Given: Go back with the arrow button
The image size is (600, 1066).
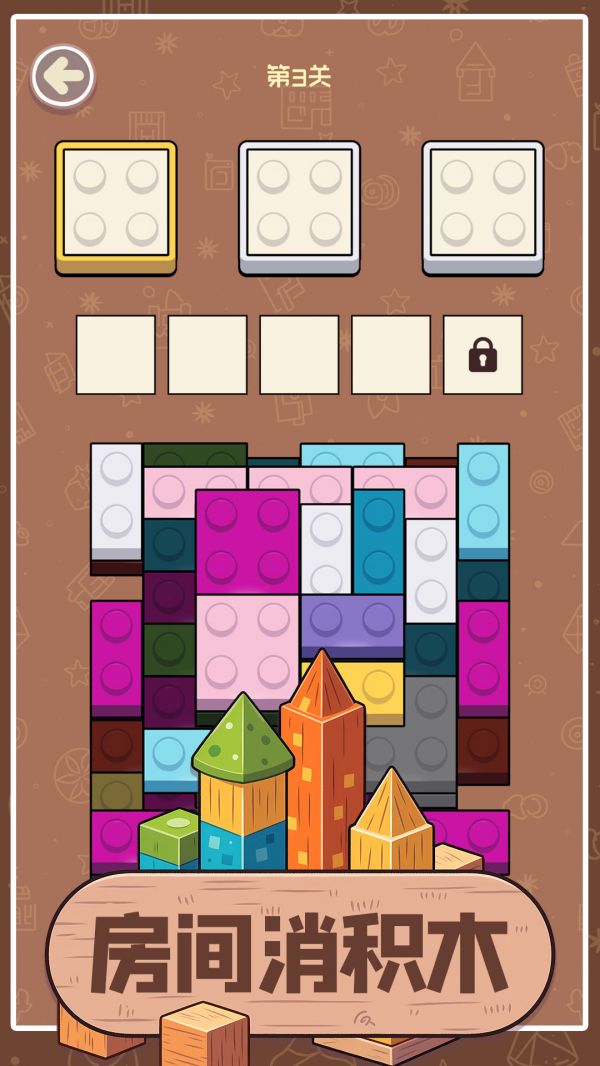Looking at the screenshot, I should [63, 77].
